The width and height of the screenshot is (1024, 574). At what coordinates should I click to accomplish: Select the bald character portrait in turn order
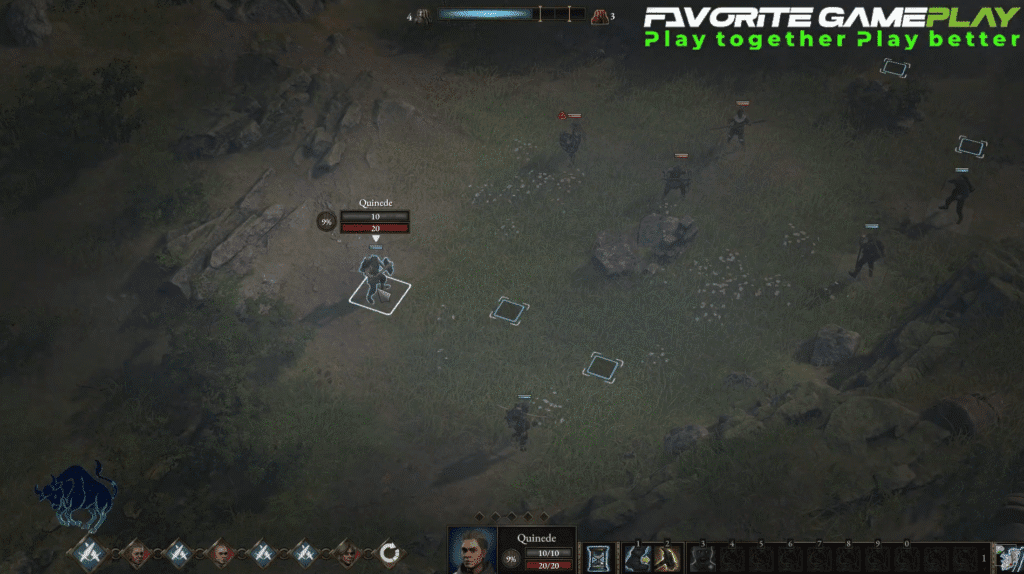[220, 552]
